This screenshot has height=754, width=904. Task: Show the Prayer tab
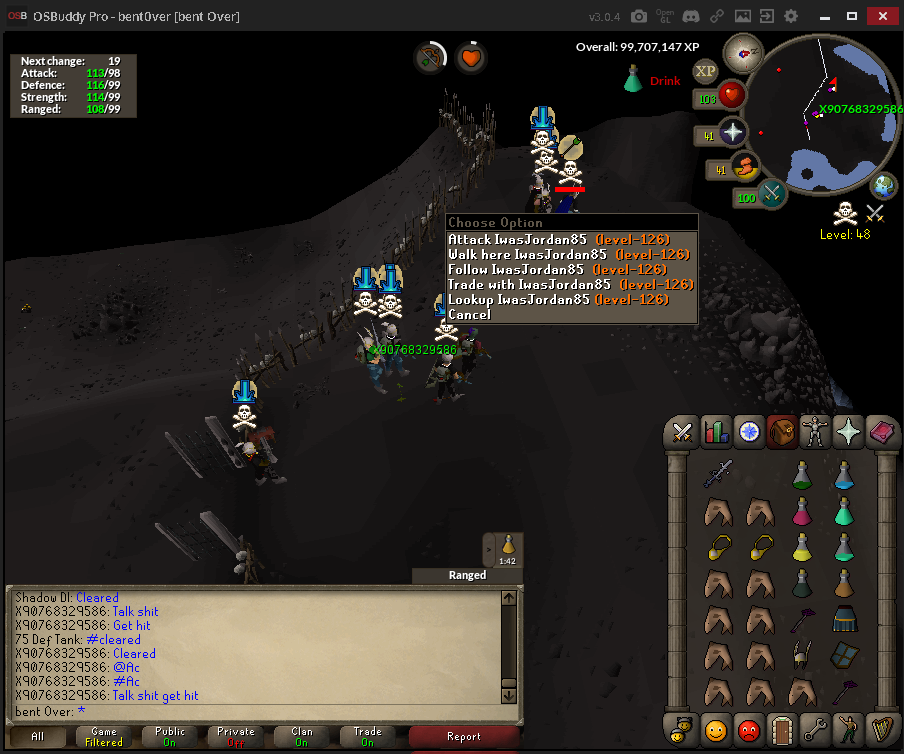click(x=849, y=432)
